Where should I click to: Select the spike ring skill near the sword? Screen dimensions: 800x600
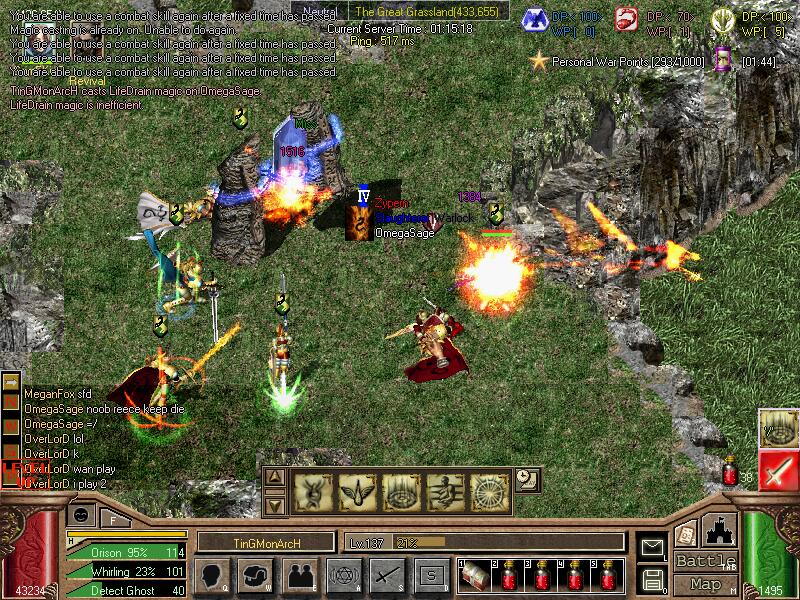(777, 428)
